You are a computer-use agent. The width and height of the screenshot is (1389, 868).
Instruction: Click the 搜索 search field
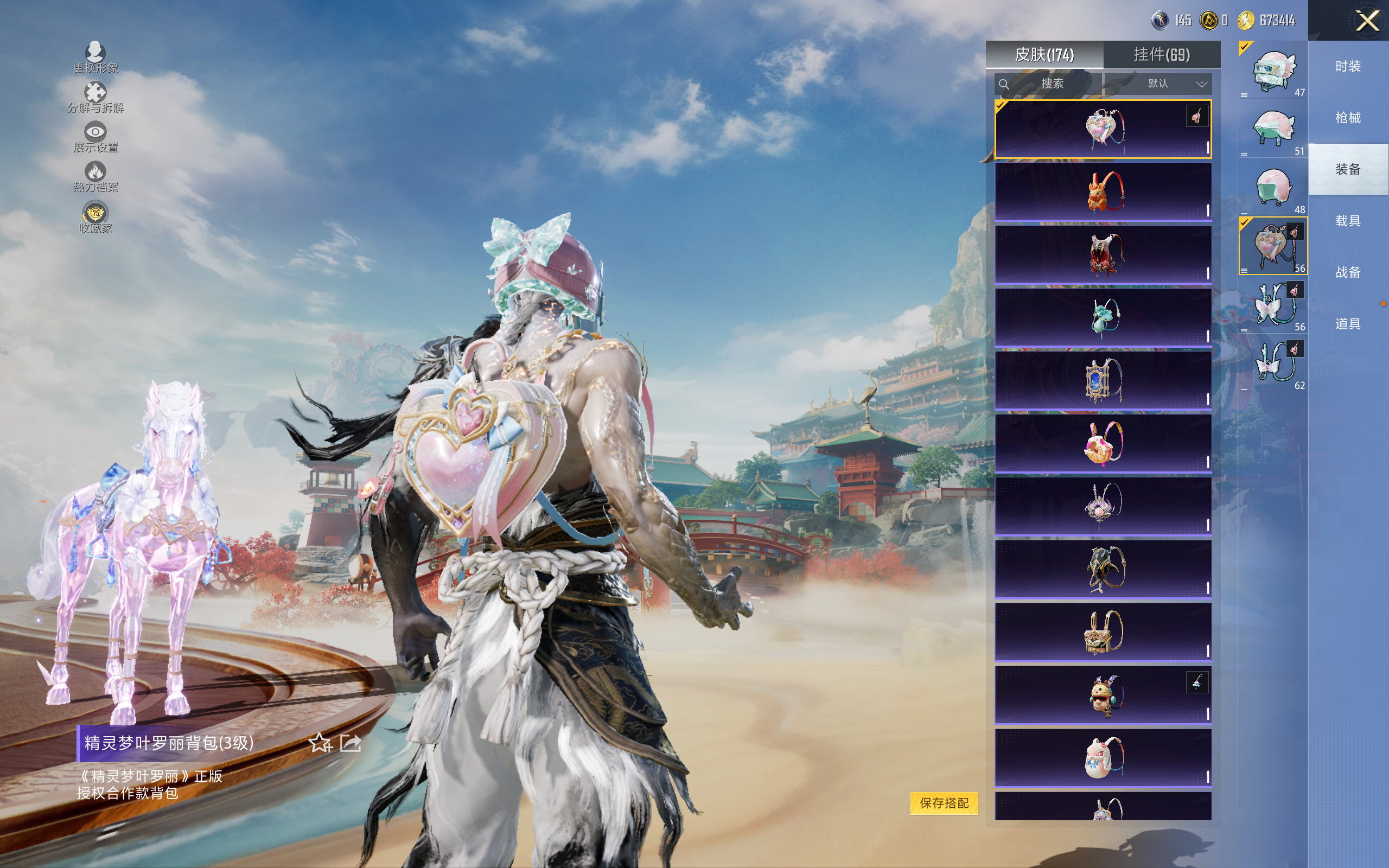(1048, 84)
